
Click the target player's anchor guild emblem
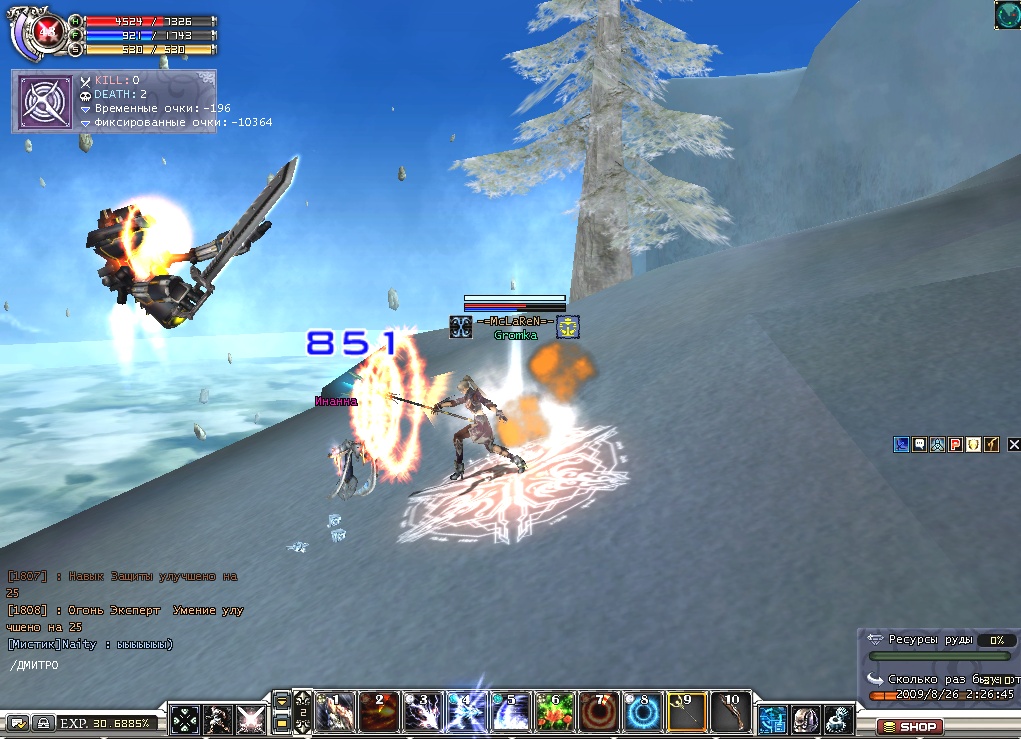[568, 327]
